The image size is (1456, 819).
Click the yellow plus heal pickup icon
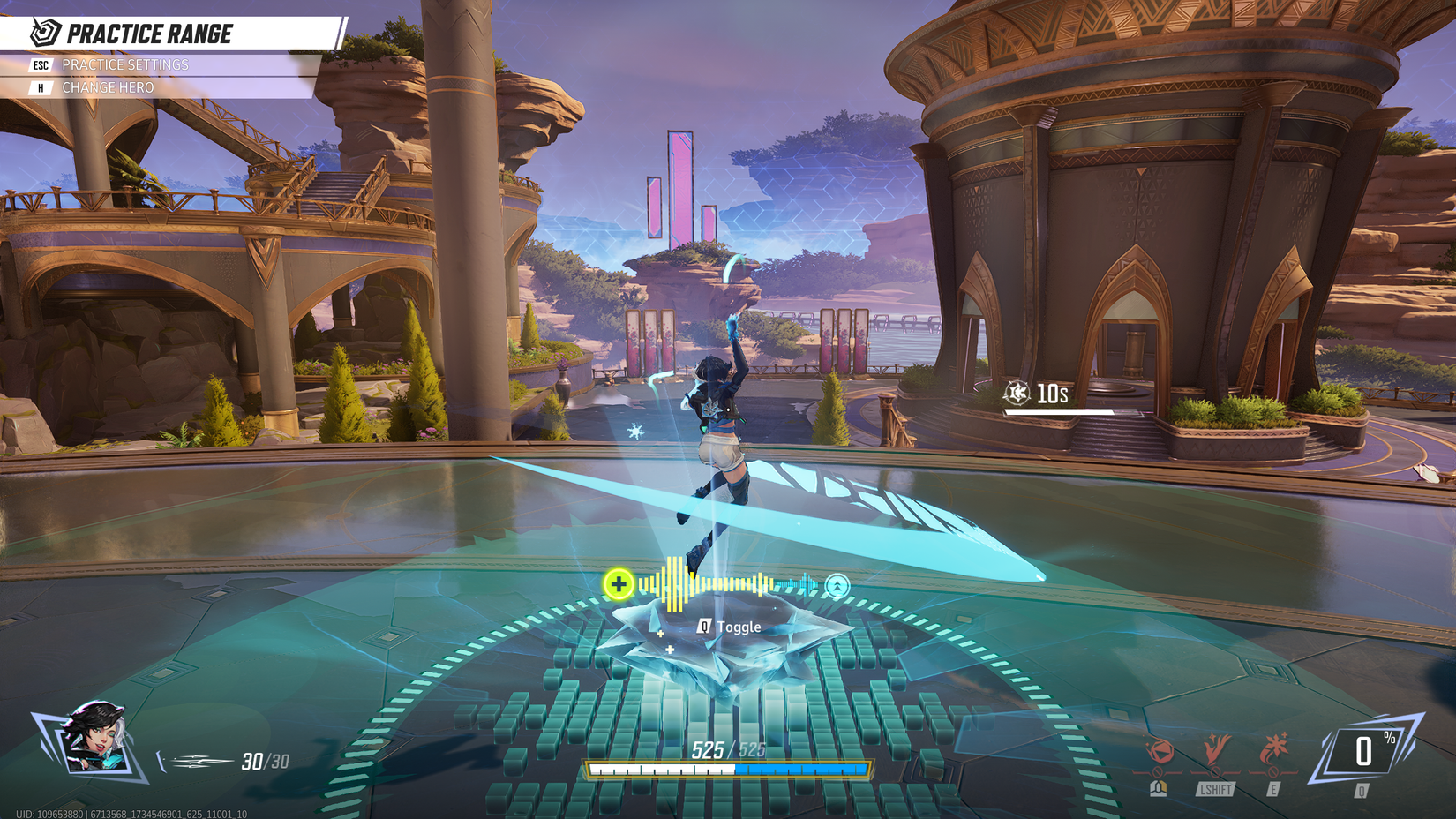tap(620, 583)
